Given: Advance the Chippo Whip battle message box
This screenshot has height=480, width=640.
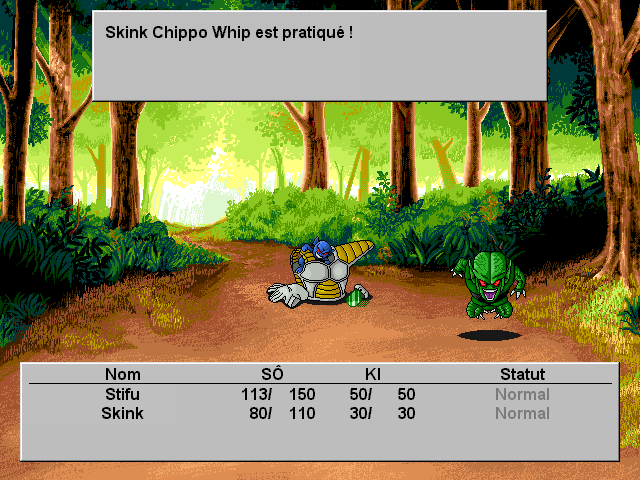Looking at the screenshot, I should tap(319, 55).
